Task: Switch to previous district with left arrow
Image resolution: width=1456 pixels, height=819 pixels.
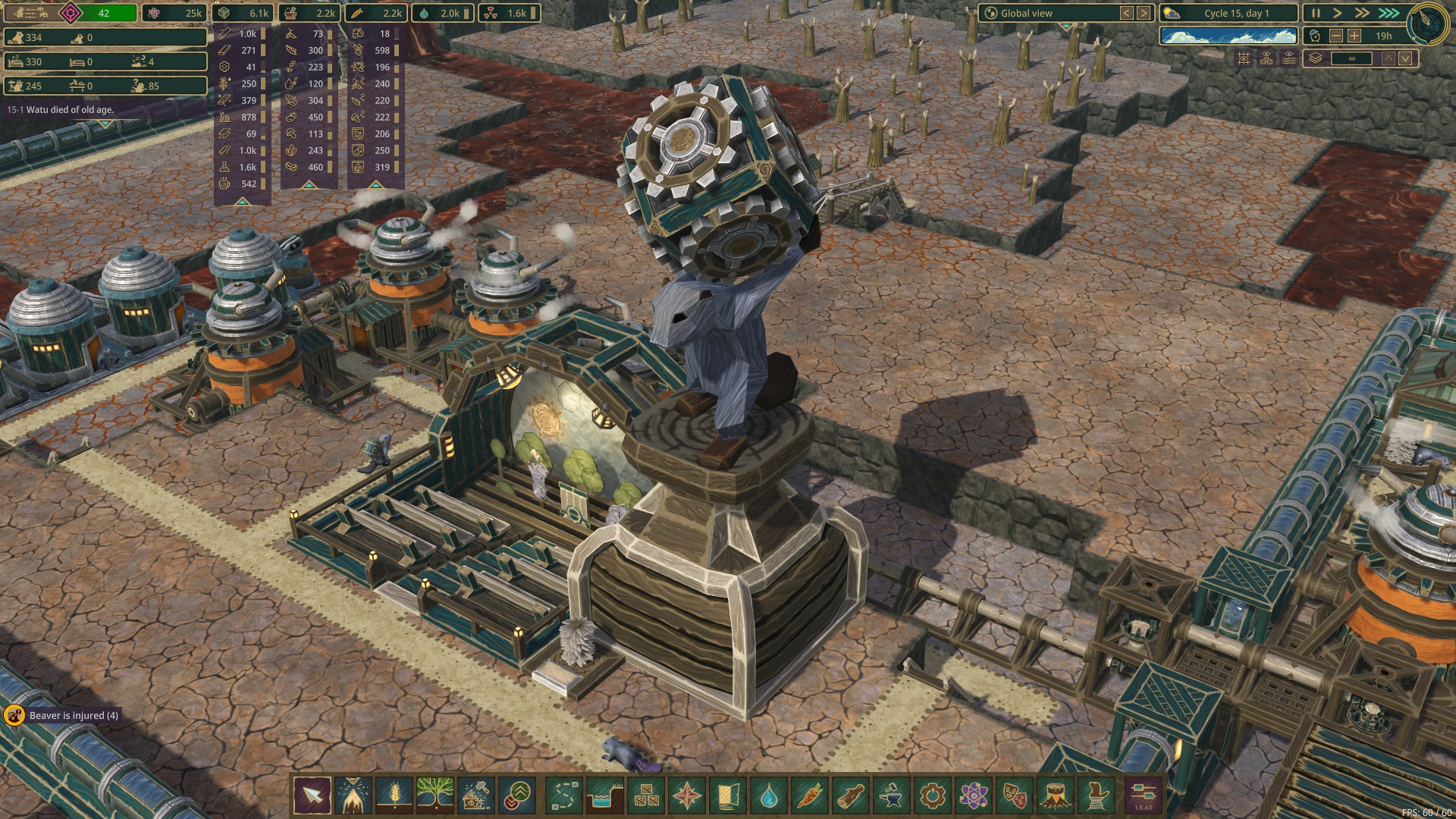Action: pyautogui.click(x=1127, y=13)
